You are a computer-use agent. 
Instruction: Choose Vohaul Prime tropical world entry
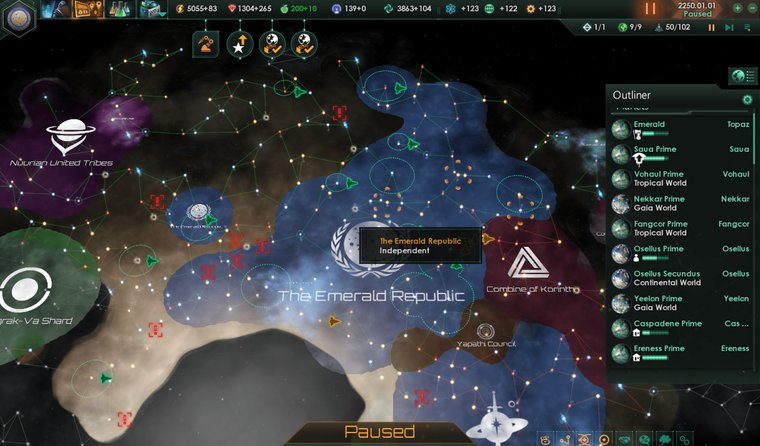click(680, 179)
